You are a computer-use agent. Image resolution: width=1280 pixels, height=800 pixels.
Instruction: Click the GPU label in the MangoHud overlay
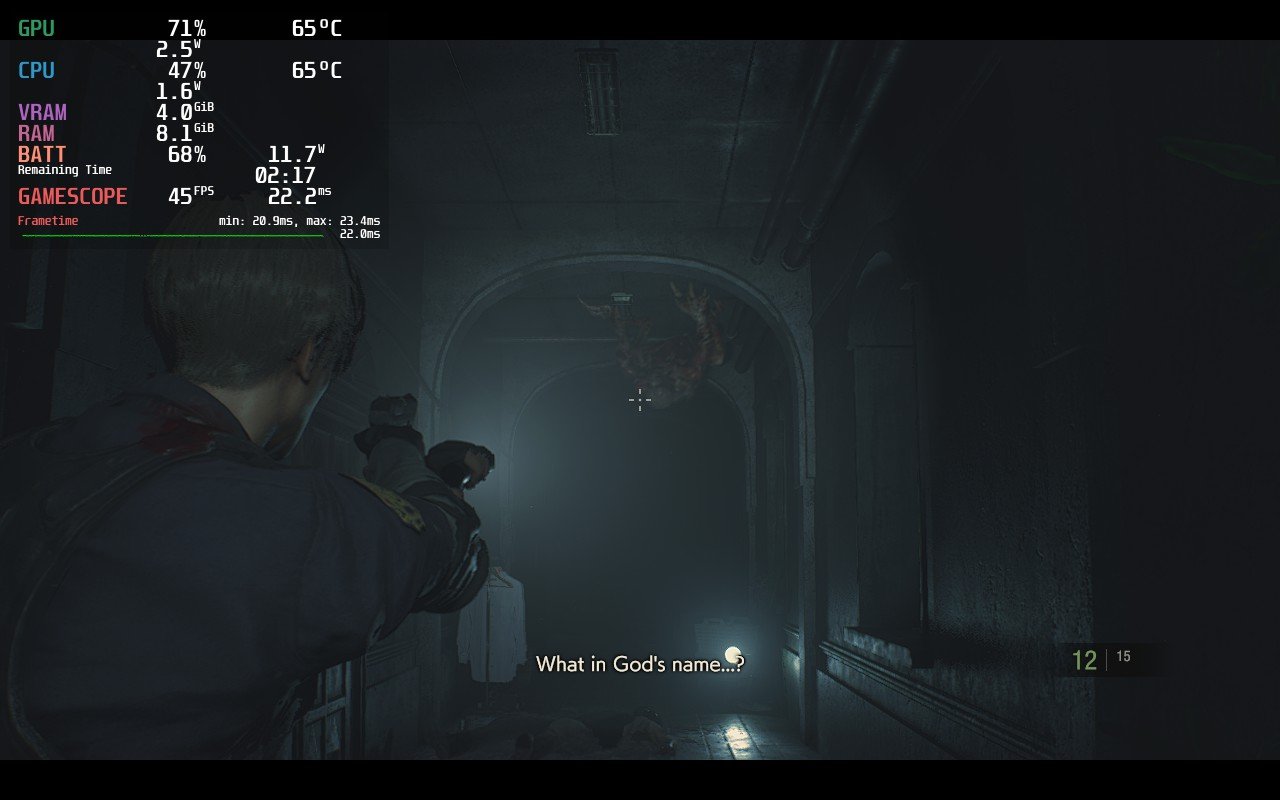tap(37, 27)
